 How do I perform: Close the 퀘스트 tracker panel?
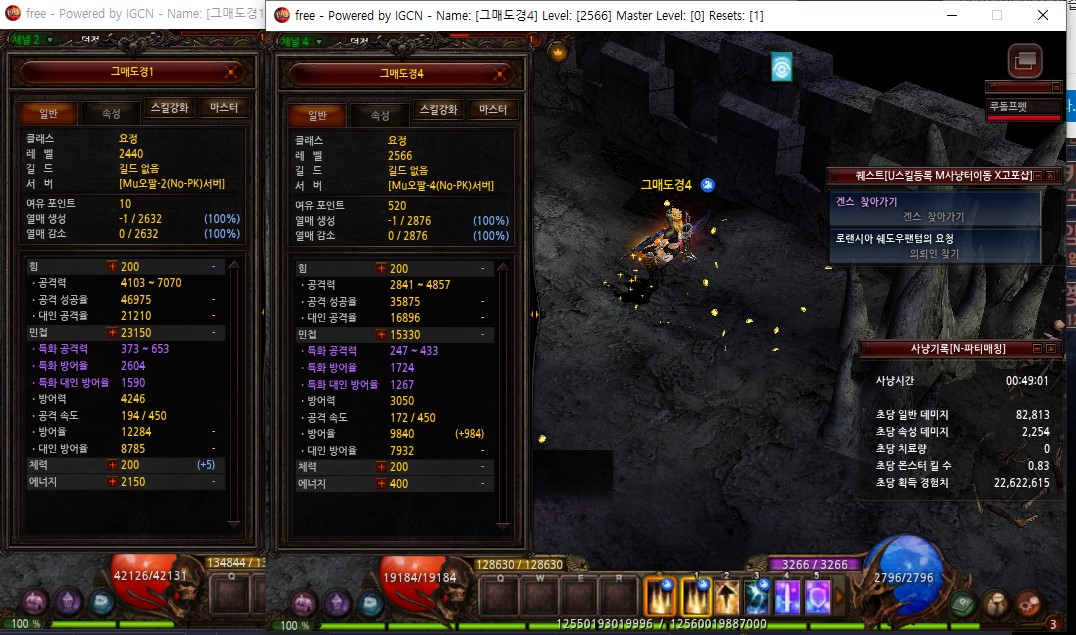(x=1050, y=176)
